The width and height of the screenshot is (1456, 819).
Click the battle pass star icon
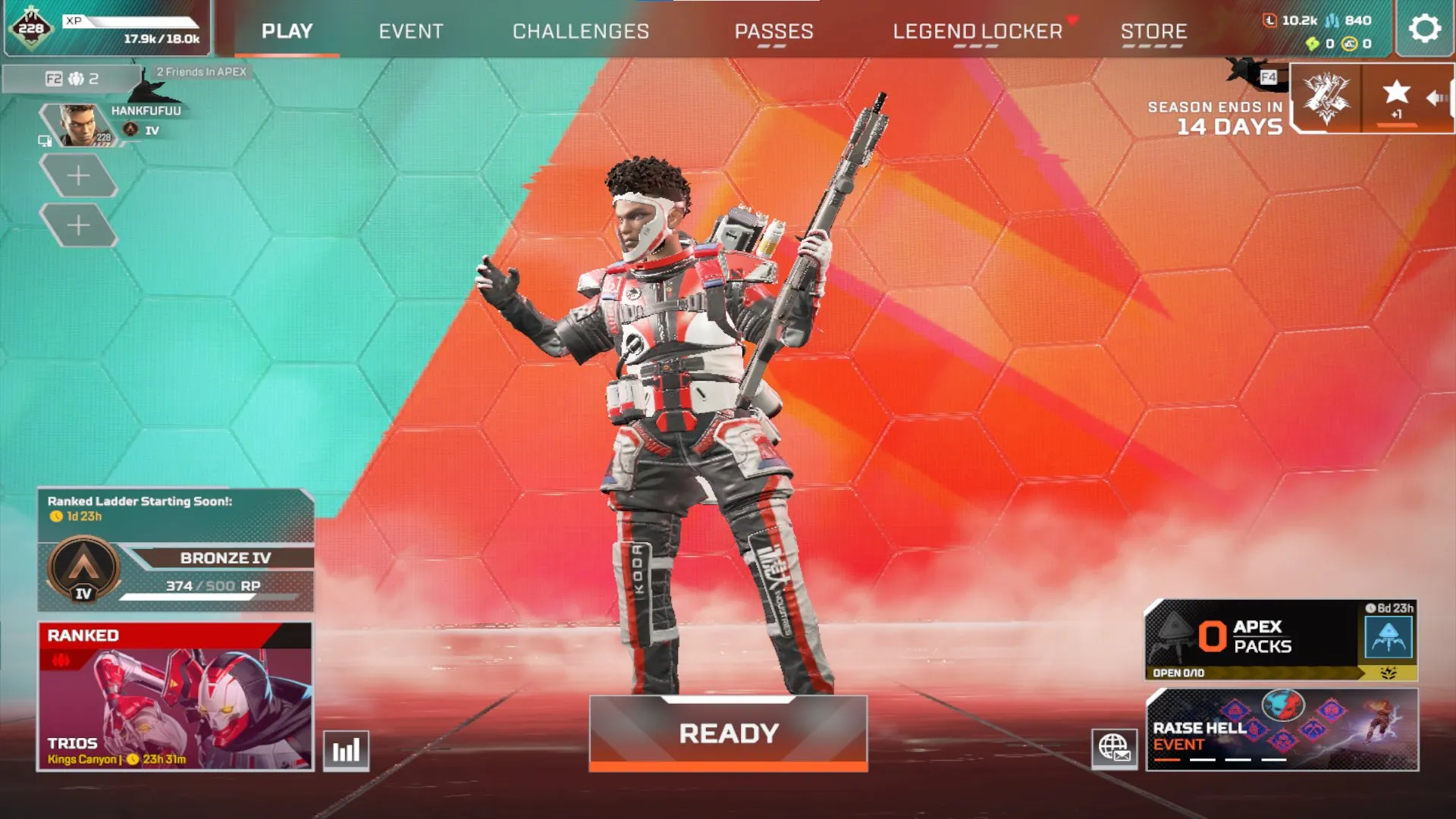1396,93
